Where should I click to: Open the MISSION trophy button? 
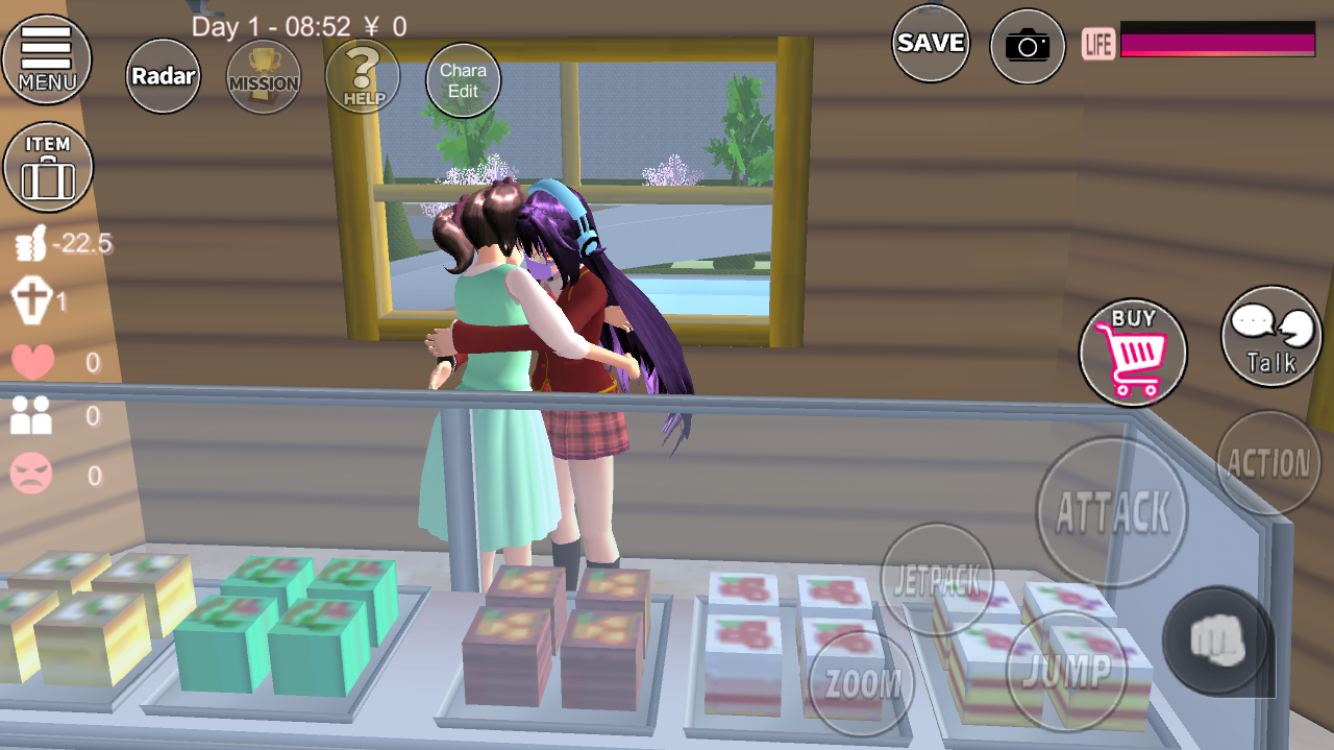(x=263, y=77)
